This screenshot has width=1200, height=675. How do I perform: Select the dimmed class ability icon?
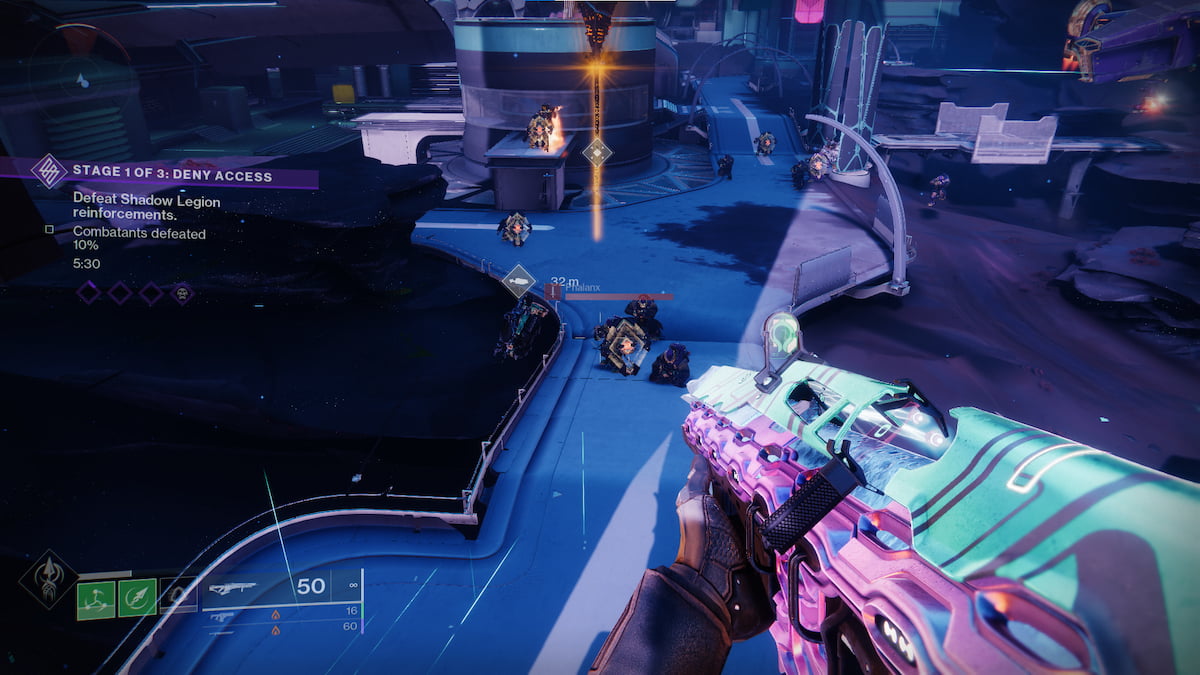click(x=178, y=597)
